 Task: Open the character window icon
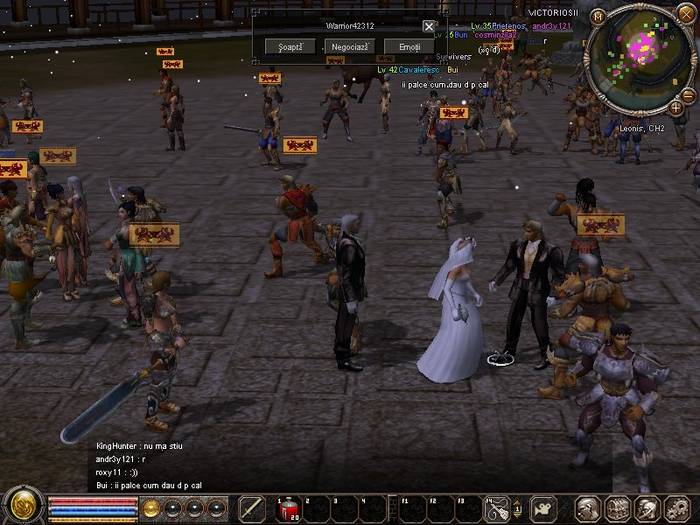(x=588, y=509)
